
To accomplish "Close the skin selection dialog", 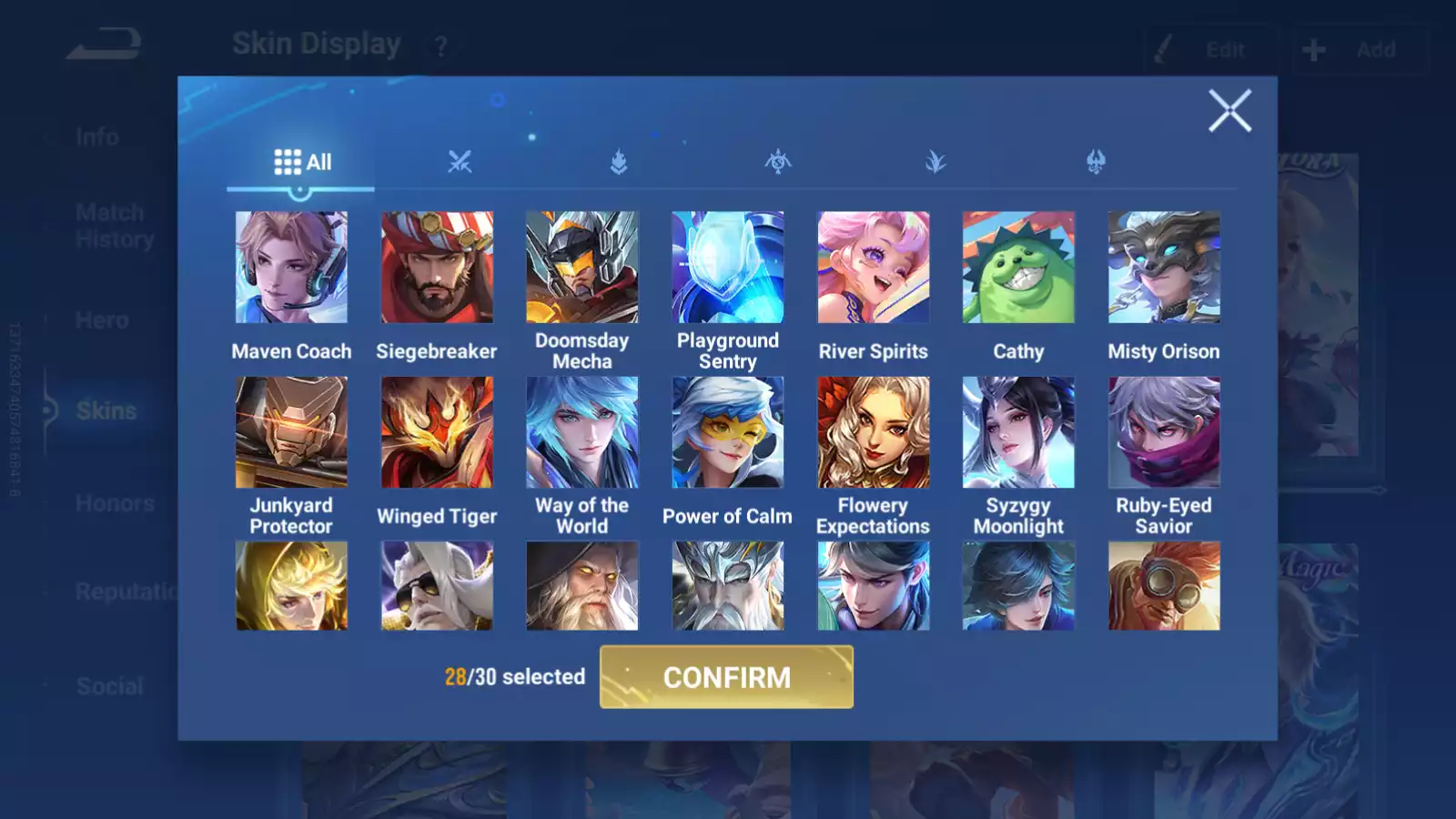I will click(1230, 111).
